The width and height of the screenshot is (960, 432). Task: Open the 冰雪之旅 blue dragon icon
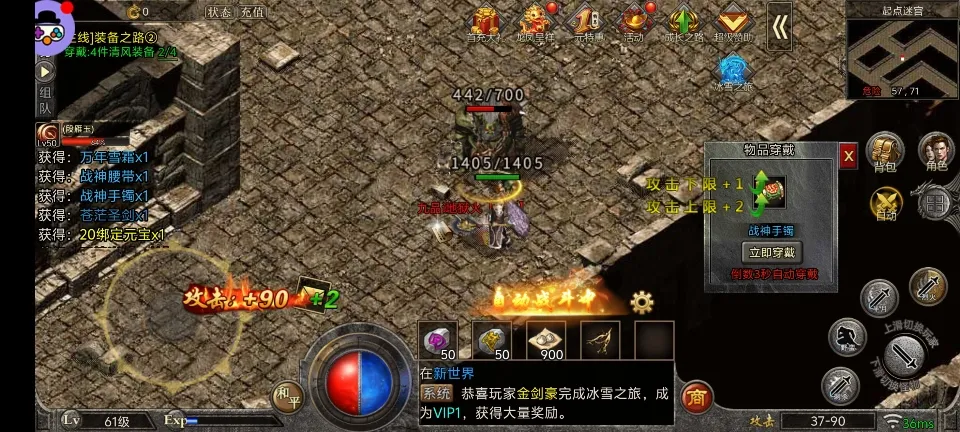coord(733,72)
